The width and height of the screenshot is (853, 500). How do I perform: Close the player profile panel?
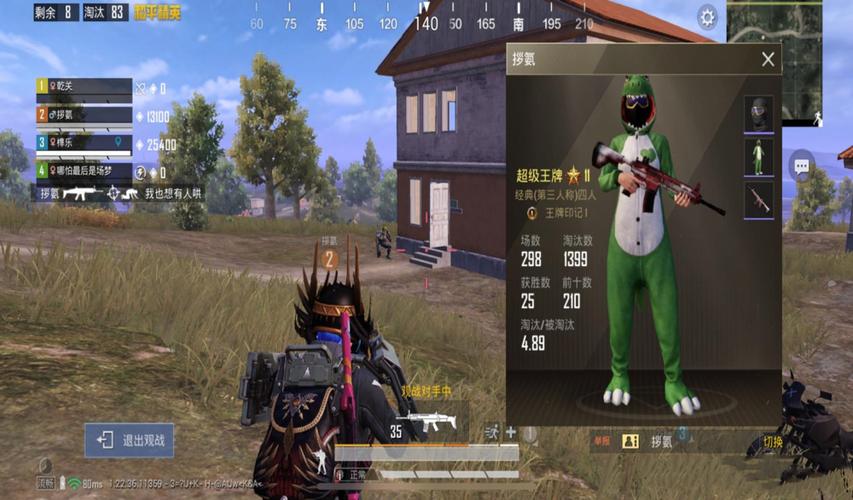(768, 60)
